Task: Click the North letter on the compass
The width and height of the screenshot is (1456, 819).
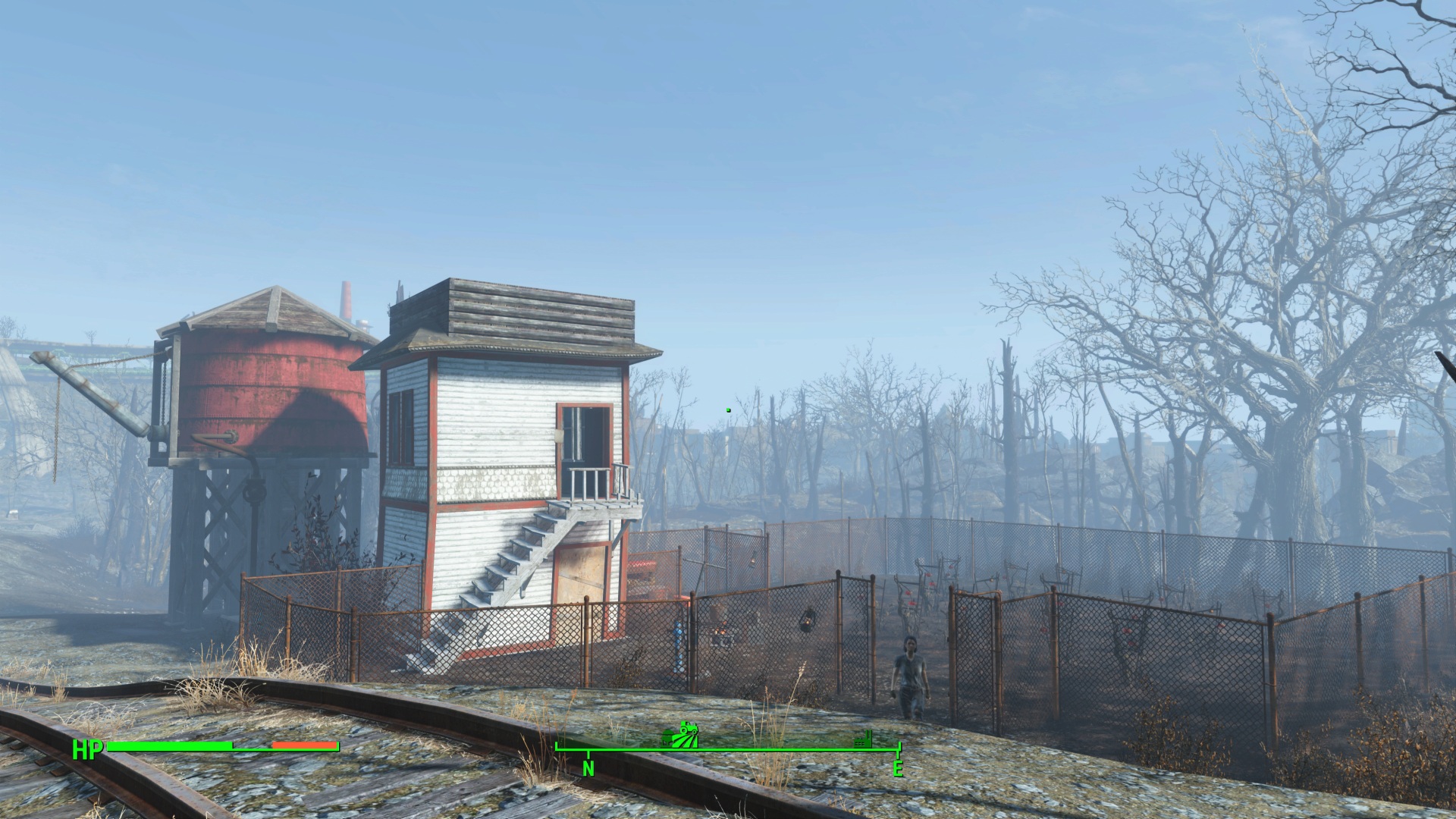Action: pyautogui.click(x=588, y=768)
